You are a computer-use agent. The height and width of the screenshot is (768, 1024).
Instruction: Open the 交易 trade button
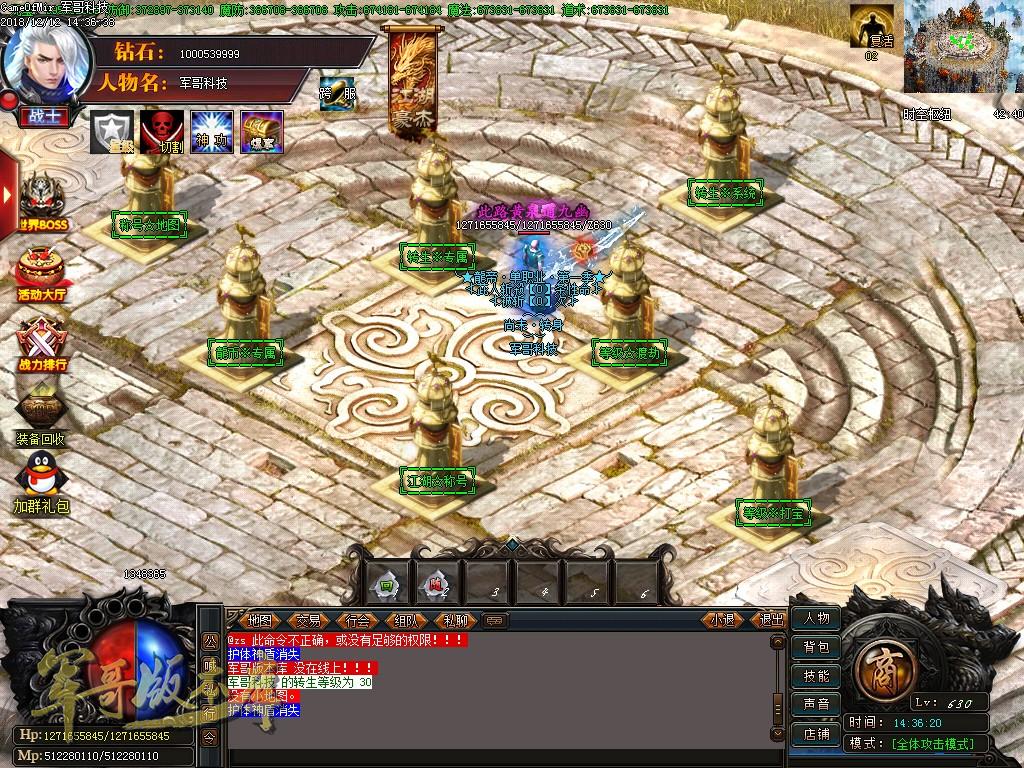[x=309, y=620]
